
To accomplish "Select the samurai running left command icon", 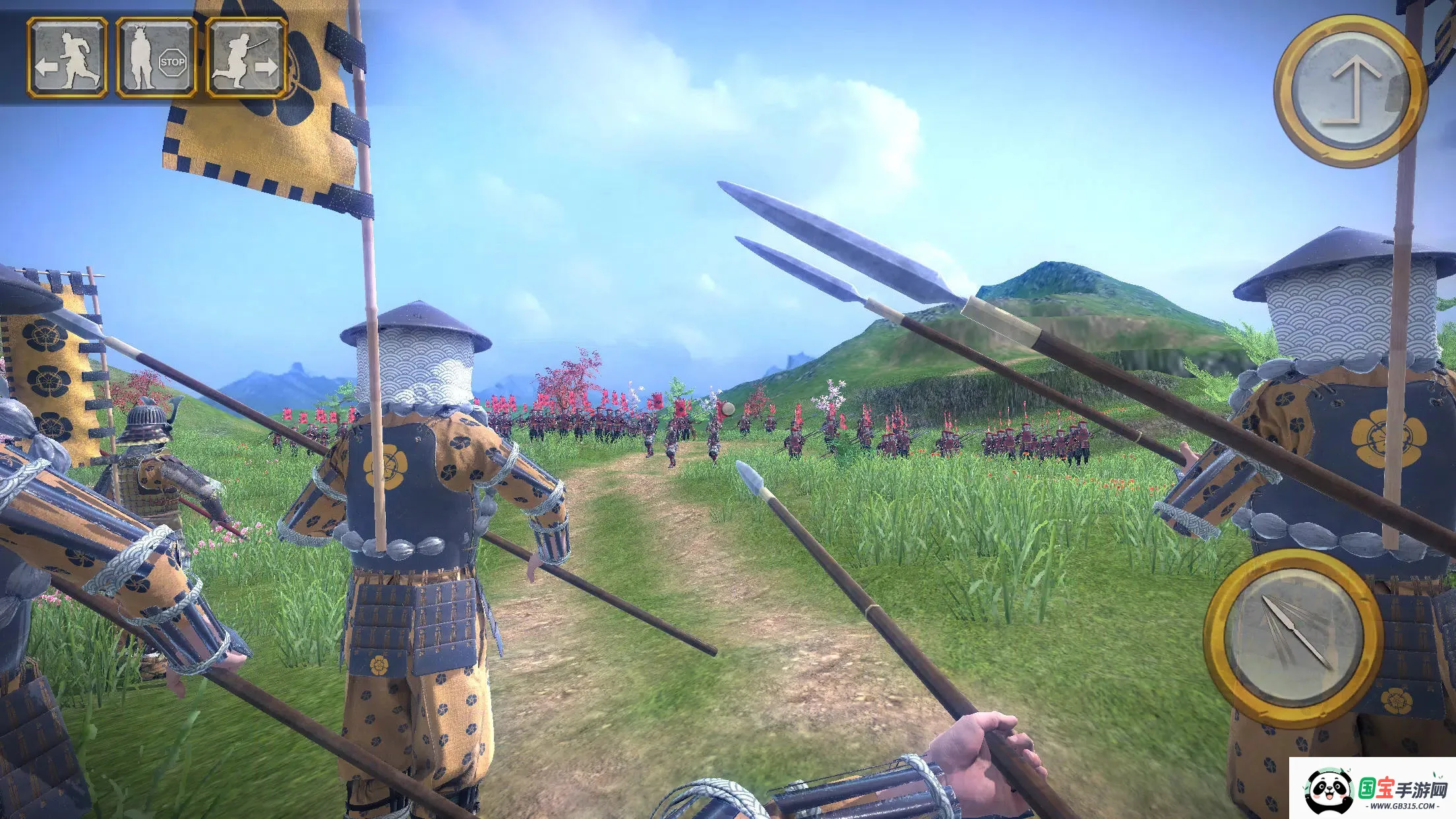I will 68,56.
